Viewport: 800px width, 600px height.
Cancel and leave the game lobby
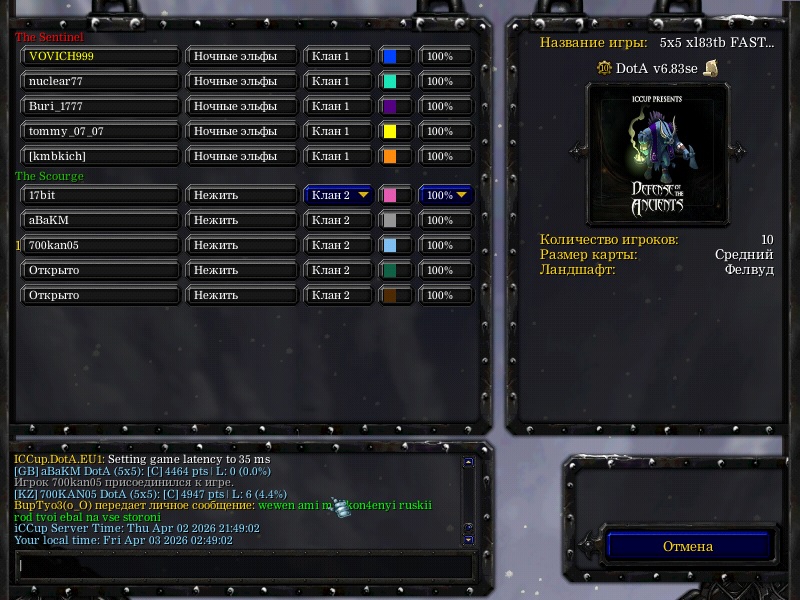coord(688,546)
